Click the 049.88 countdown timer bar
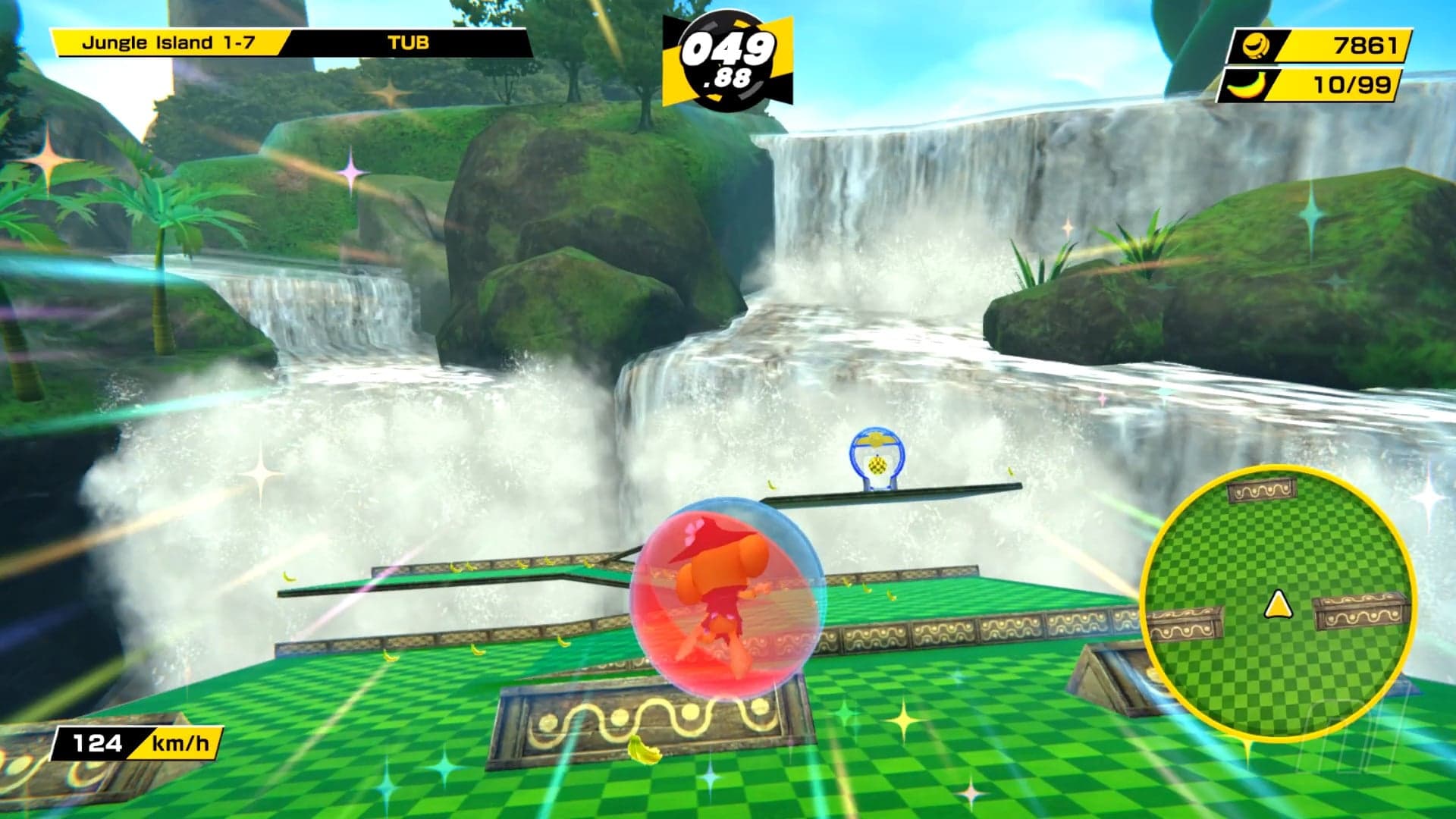 pyautogui.click(x=730, y=57)
